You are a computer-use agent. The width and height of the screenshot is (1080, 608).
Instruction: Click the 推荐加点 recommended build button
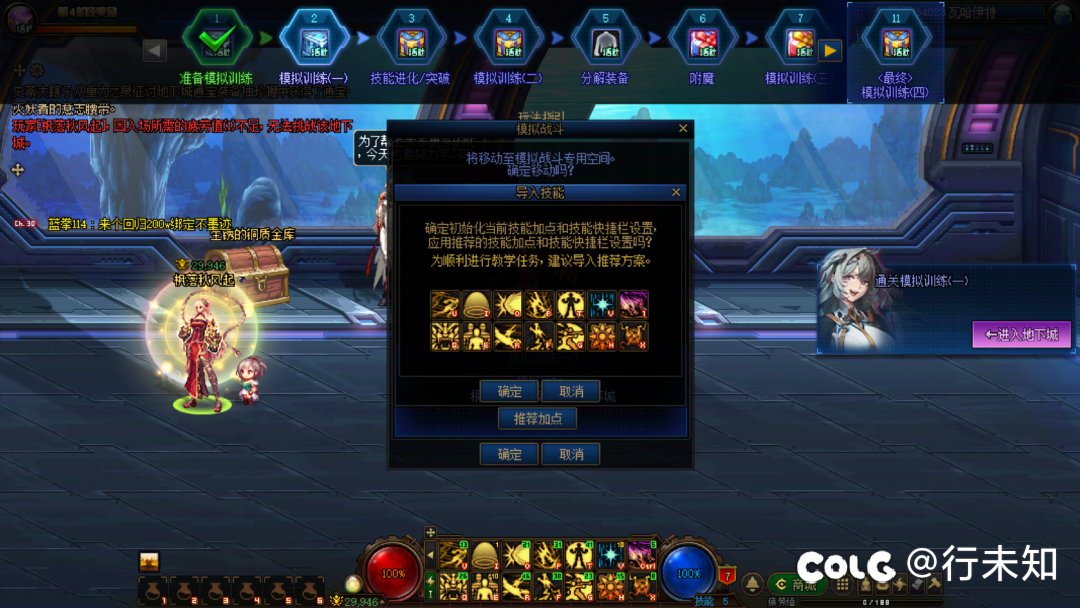[538, 419]
